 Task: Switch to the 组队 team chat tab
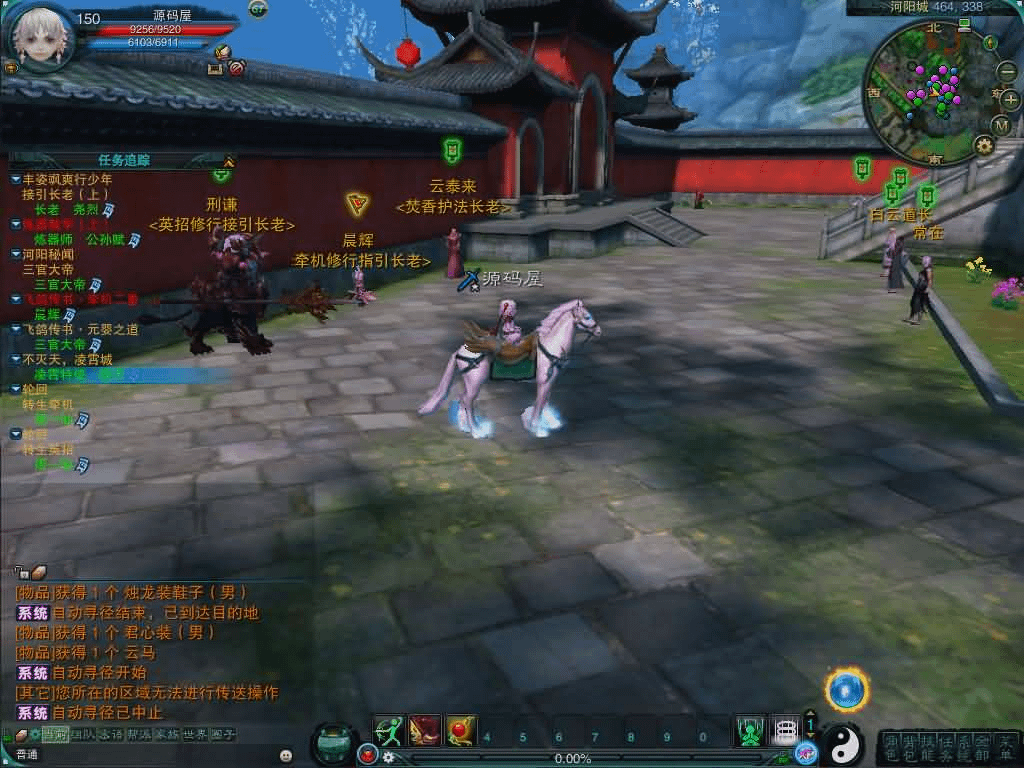[x=83, y=735]
